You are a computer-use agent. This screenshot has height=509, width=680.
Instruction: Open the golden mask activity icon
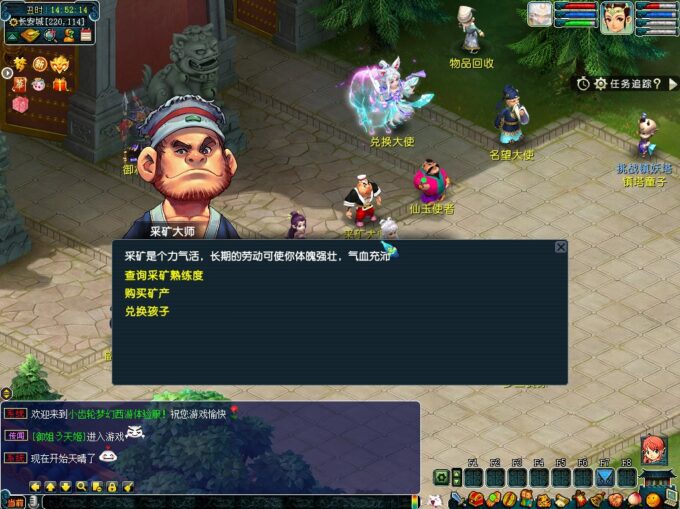tap(60, 64)
